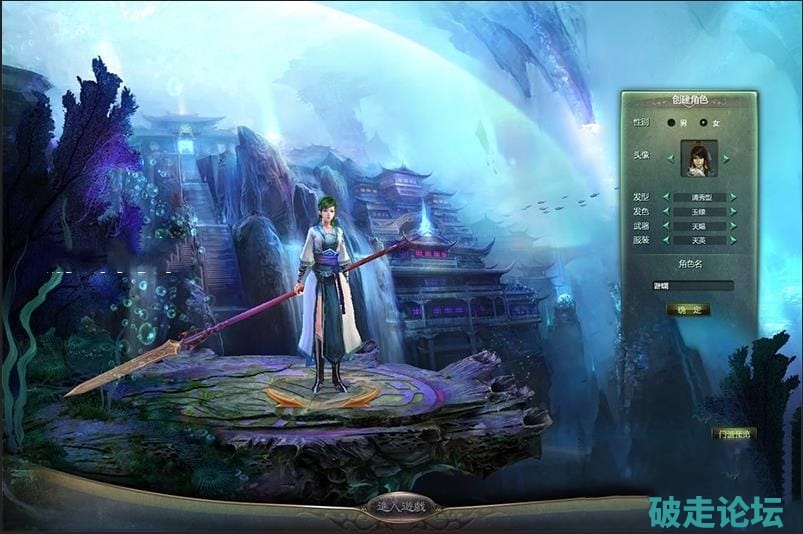
Task: Change to the previous outfit (服装)
Action: point(667,241)
